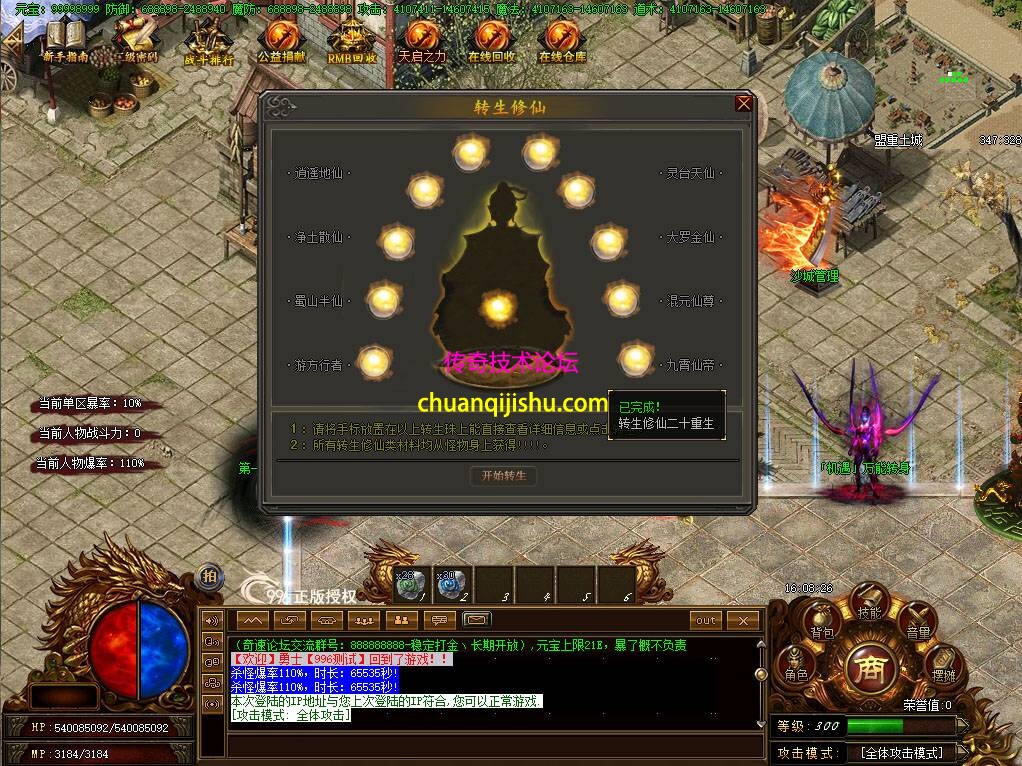This screenshot has height=766, width=1022.
Task: Open the 角色 character sheet
Action: click(796, 667)
